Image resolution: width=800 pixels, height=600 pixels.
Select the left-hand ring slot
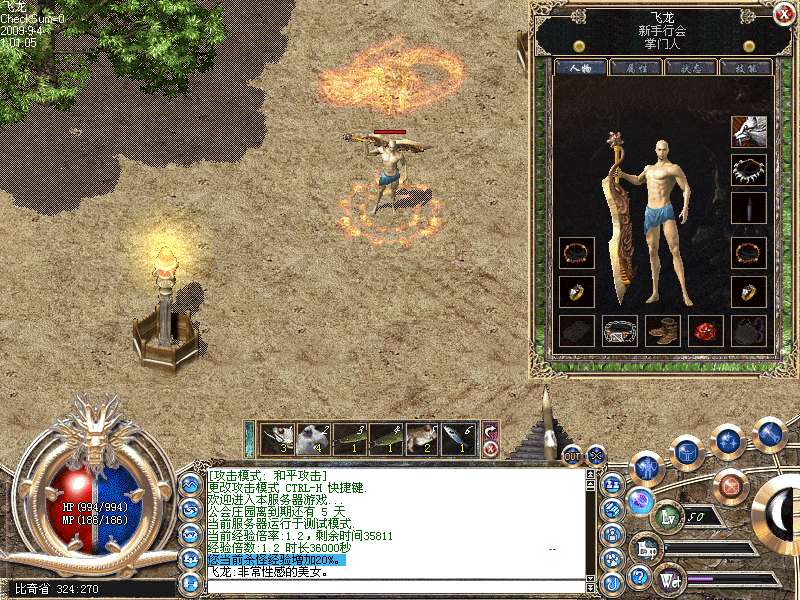576,292
